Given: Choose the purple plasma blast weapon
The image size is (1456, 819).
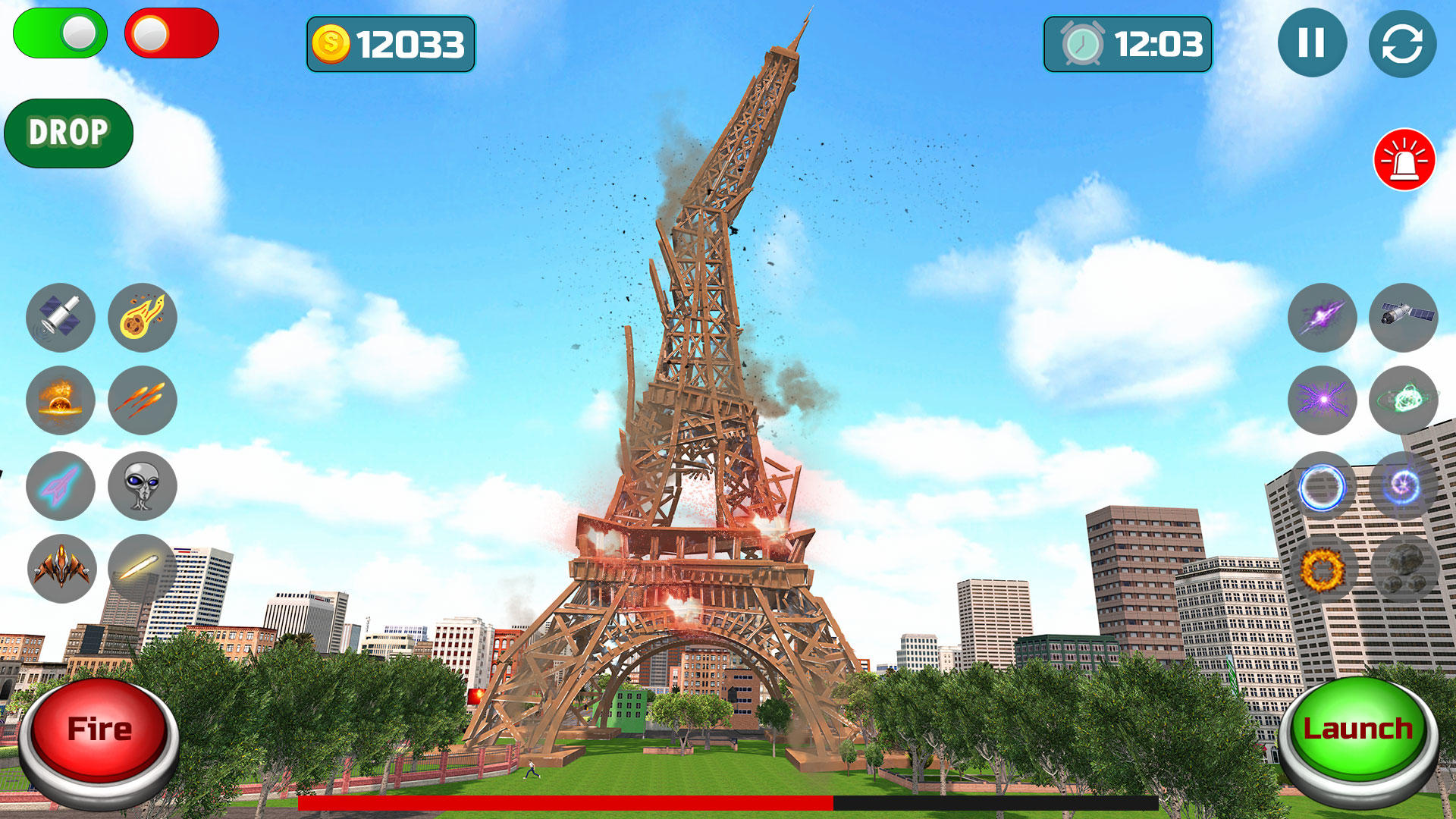Looking at the screenshot, I should pyautogui.click(x=1322, y=318).
